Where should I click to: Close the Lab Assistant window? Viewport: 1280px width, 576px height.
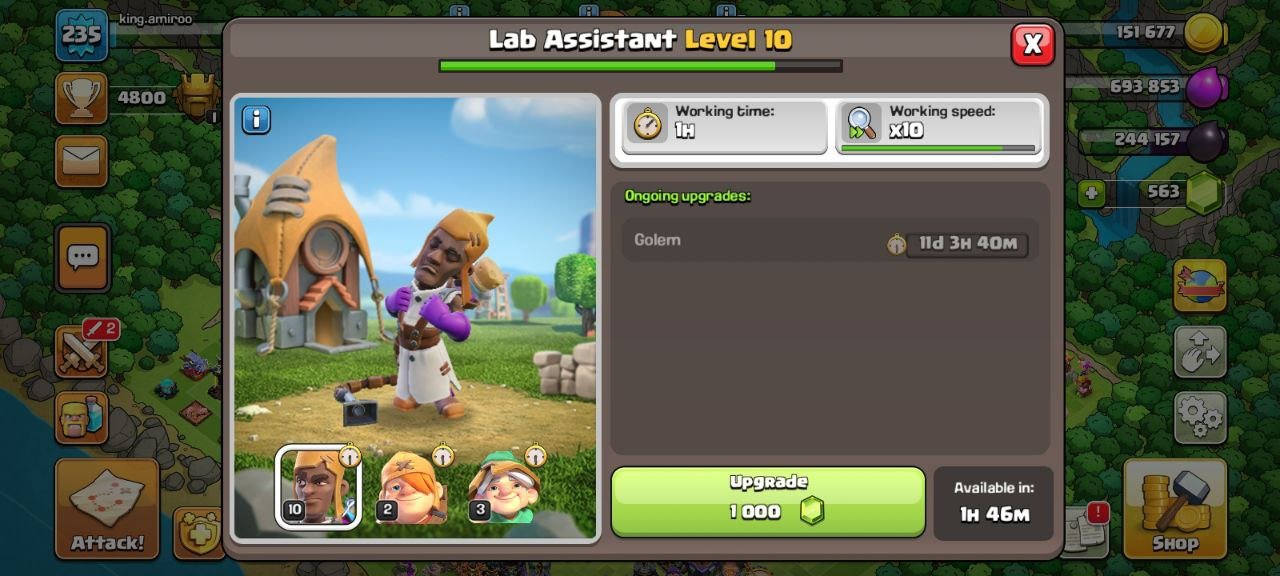click(x=1032, y=44)
